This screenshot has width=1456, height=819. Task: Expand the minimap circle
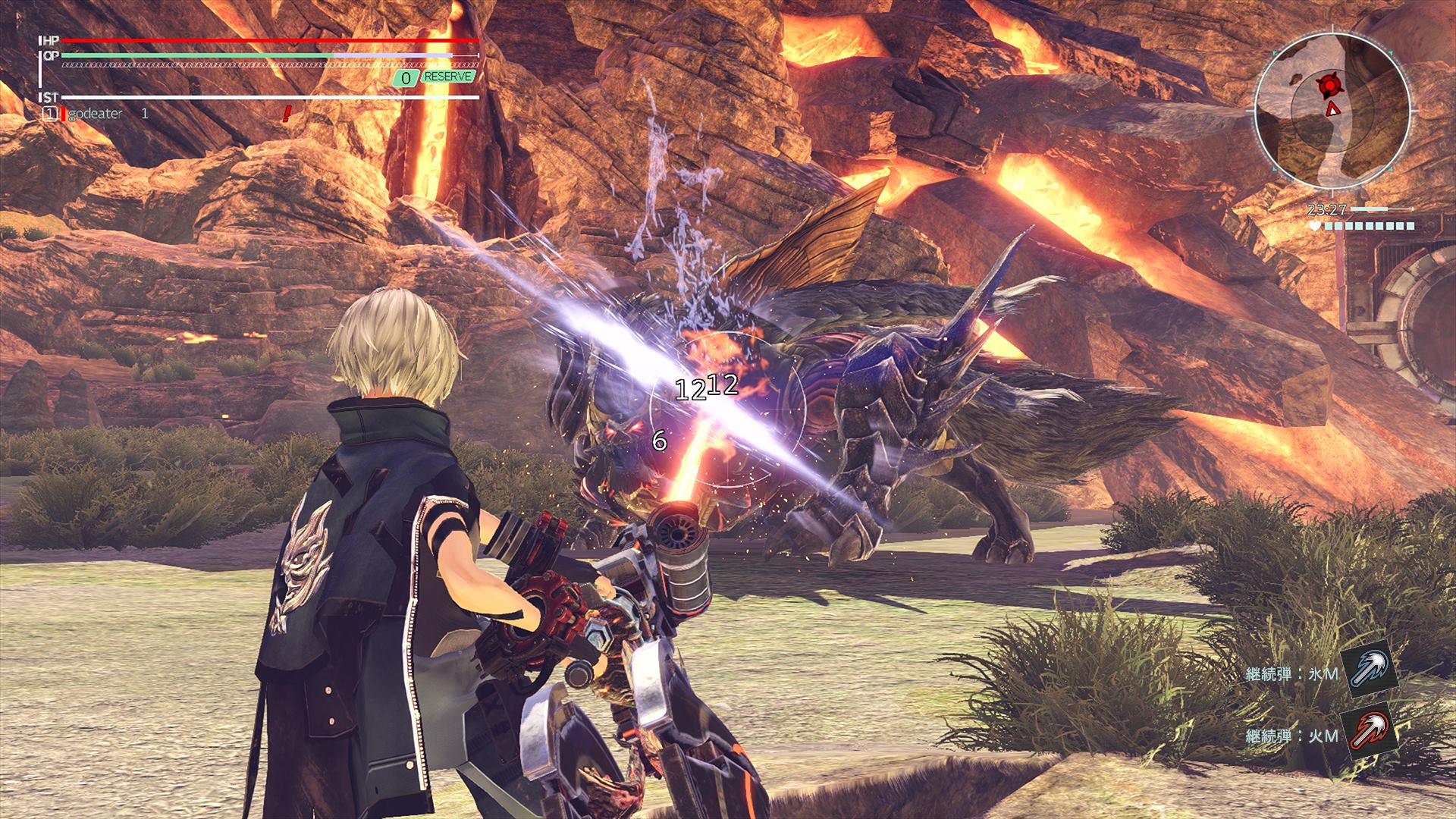(x=1335, y=110)
